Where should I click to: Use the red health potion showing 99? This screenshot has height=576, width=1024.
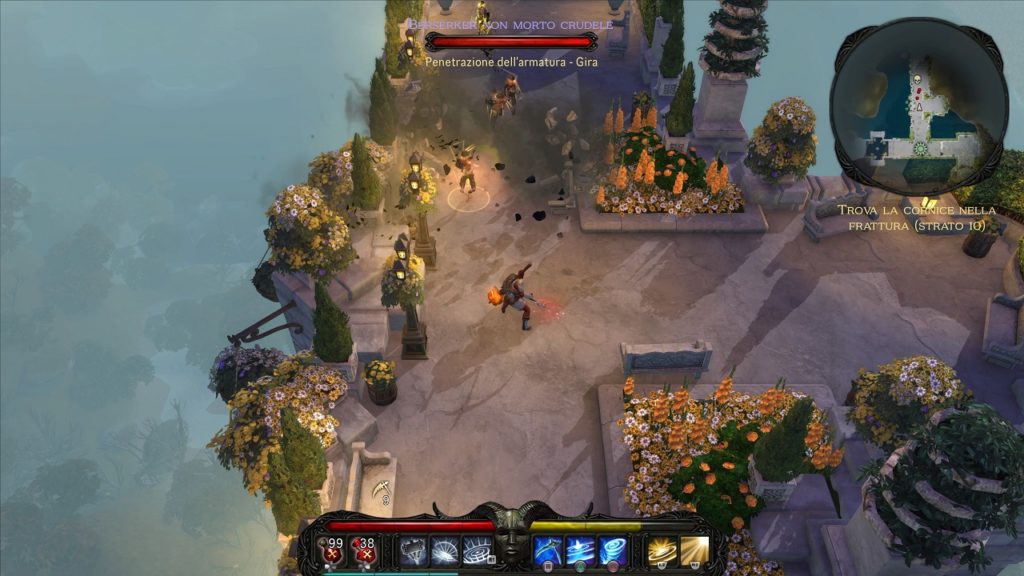point(332,551)
